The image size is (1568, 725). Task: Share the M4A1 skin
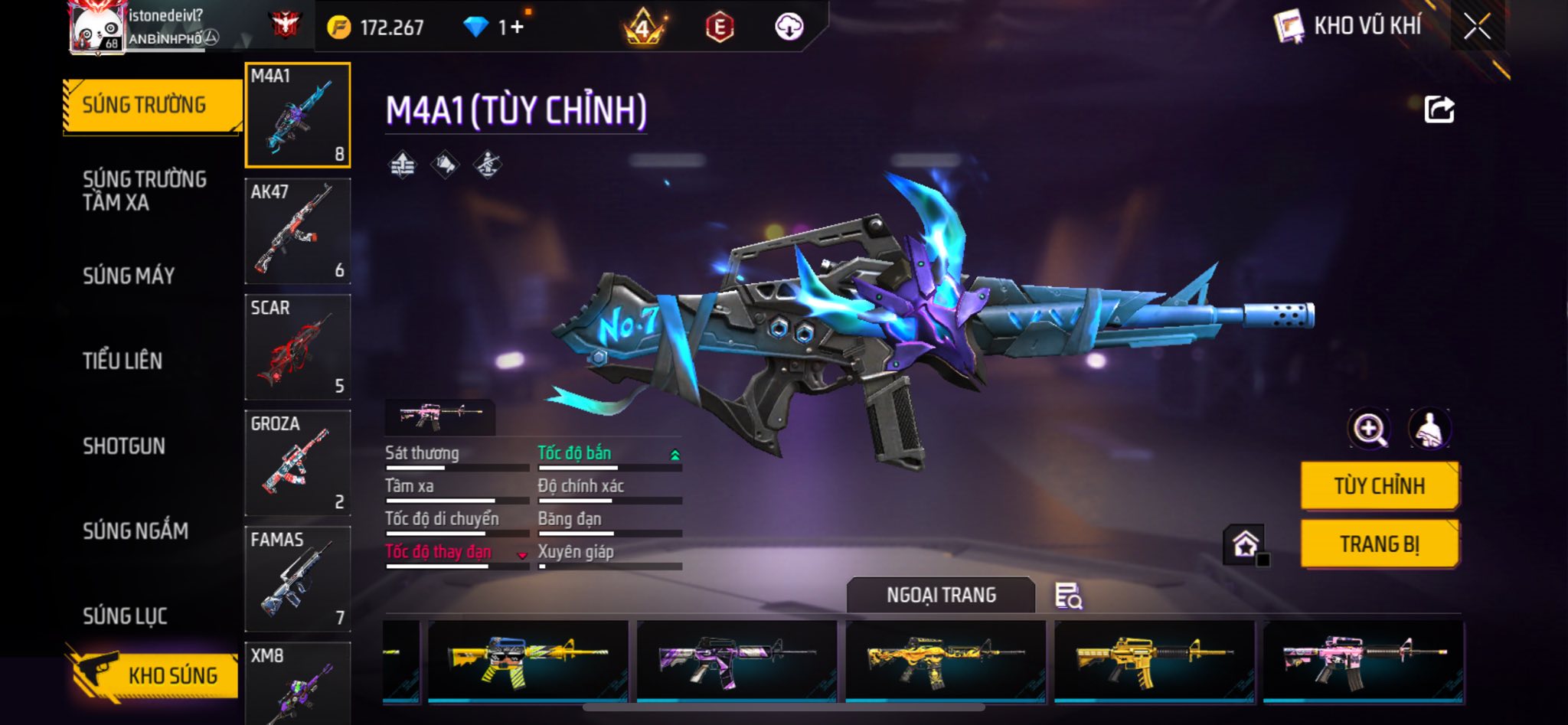pyautogui.click(x=1439, y=109)
